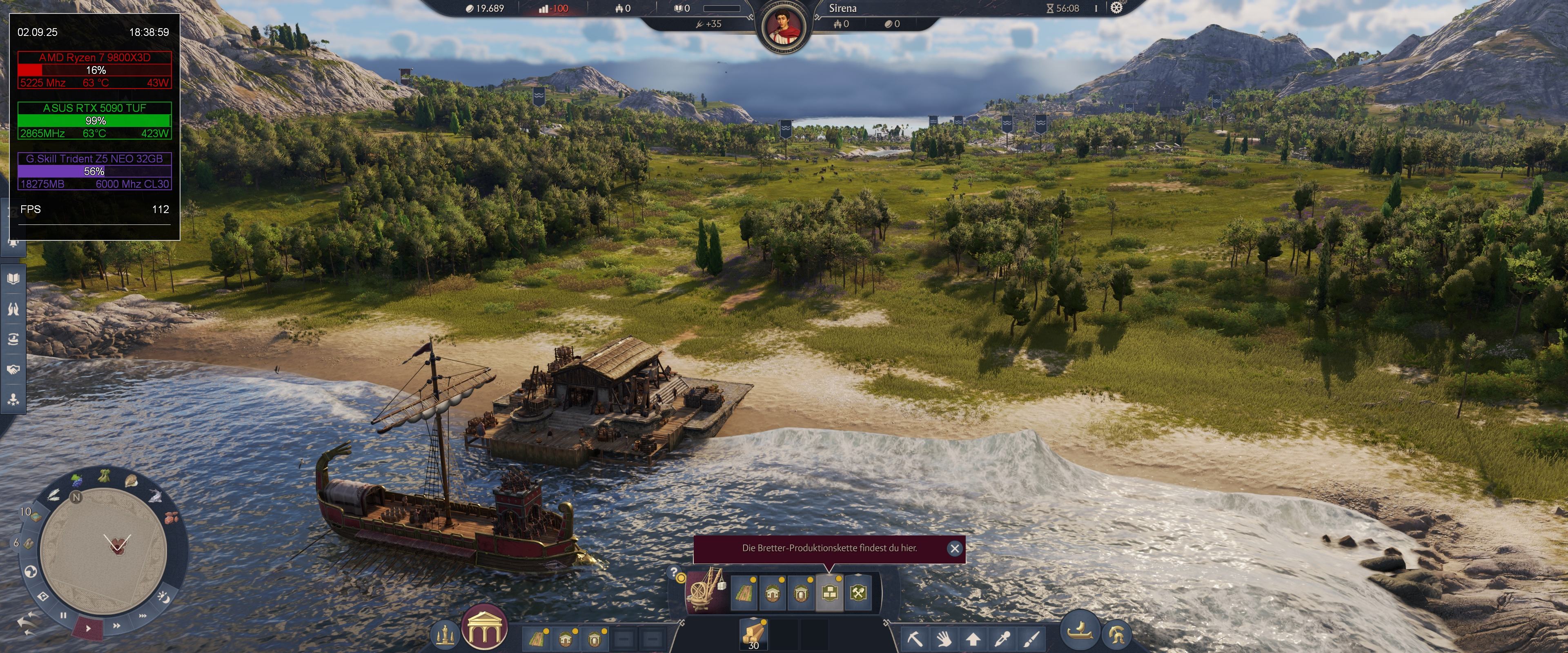Image resolution: width=1568 pixels, height=653 pixels.
Task: Set game speed to double fast-forward
Action: coord(116,625)
